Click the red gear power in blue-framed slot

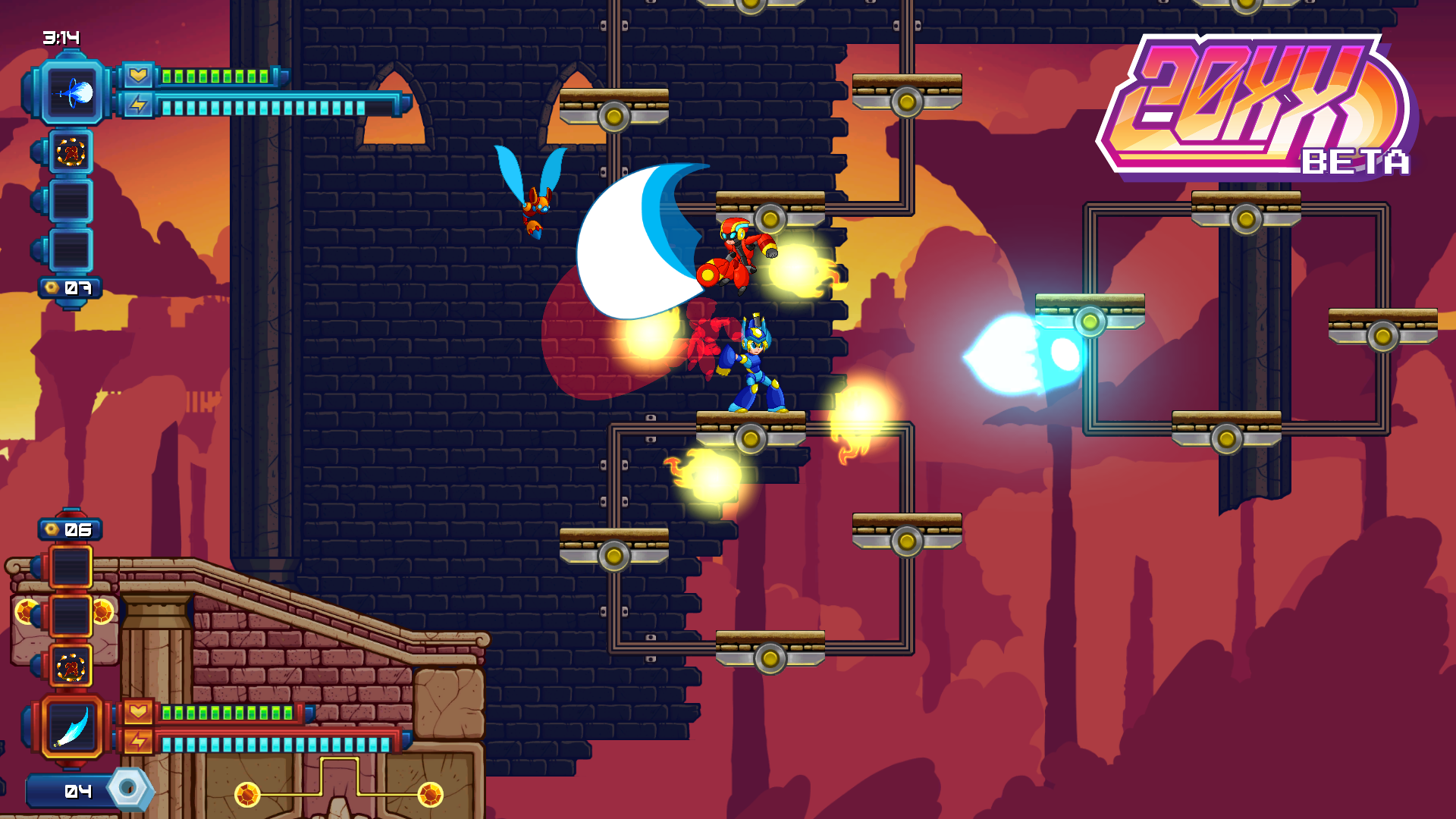[x=71, y=152]
